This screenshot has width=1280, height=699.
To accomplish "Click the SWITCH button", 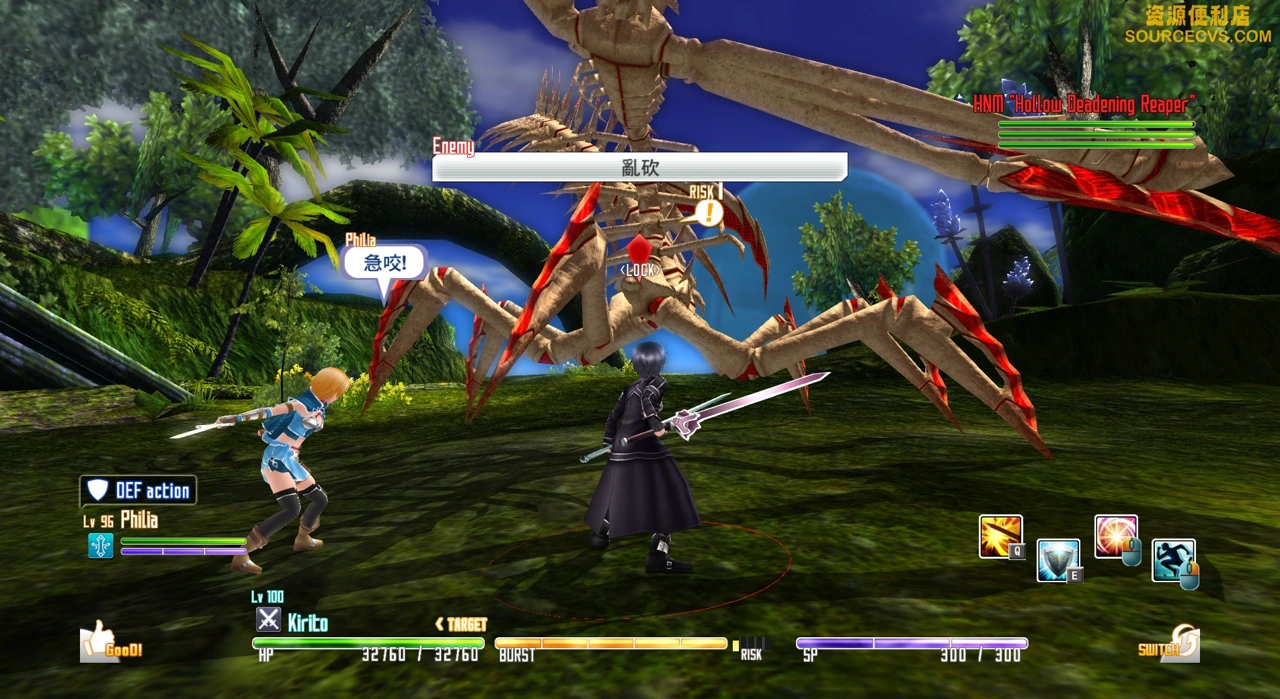I will 1169,646.
